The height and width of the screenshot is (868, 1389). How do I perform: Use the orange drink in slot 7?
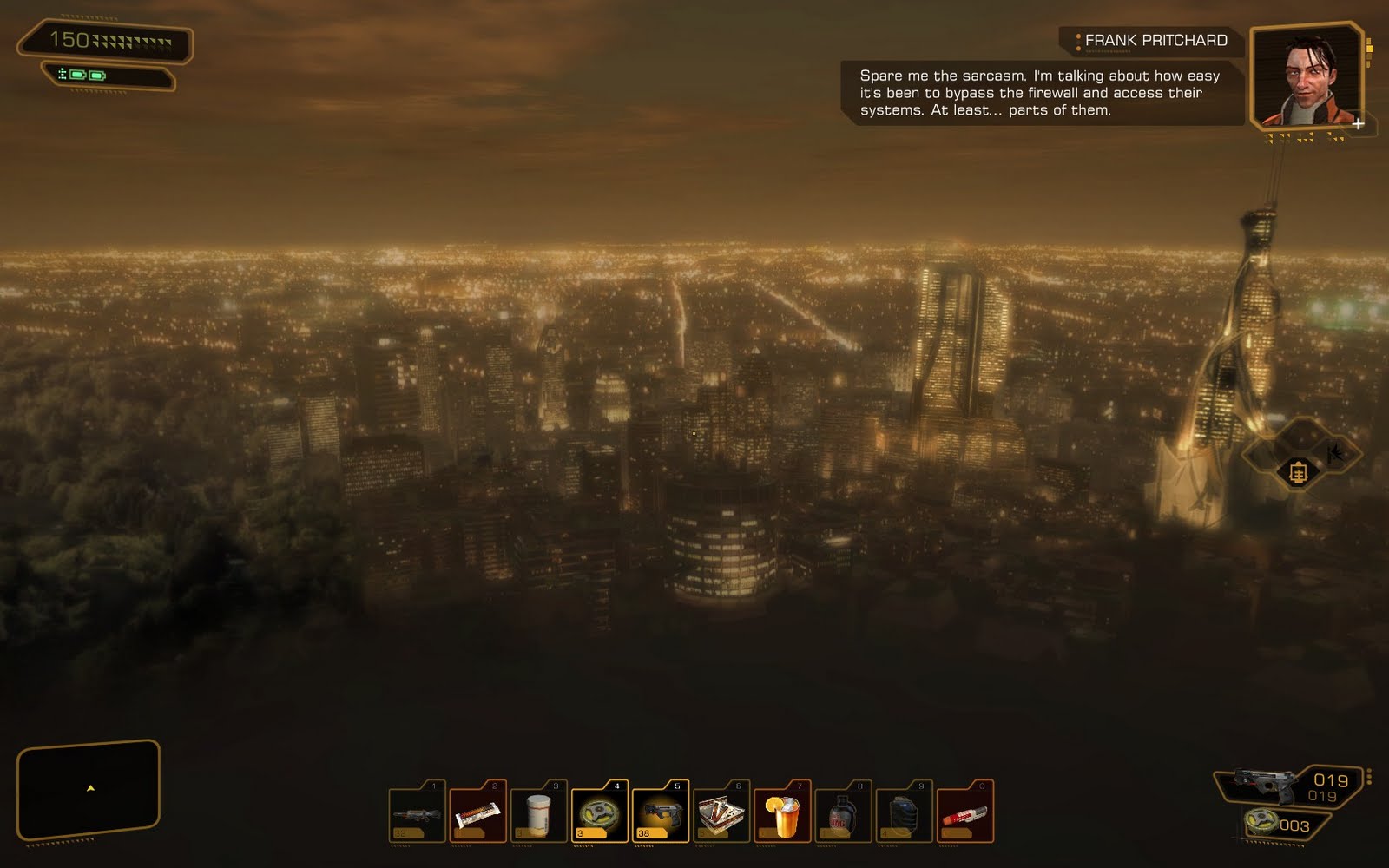pyautogui.click(x=781, y=813)
